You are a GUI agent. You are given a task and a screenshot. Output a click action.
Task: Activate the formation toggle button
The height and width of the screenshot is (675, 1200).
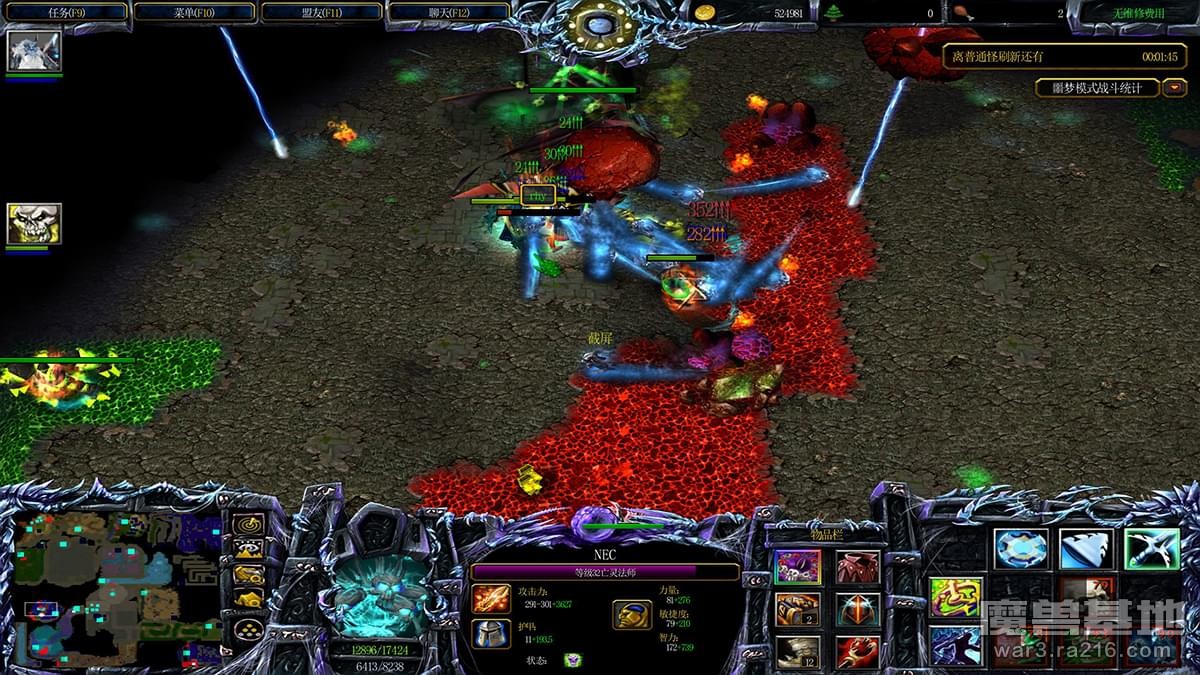click(248, 630)
